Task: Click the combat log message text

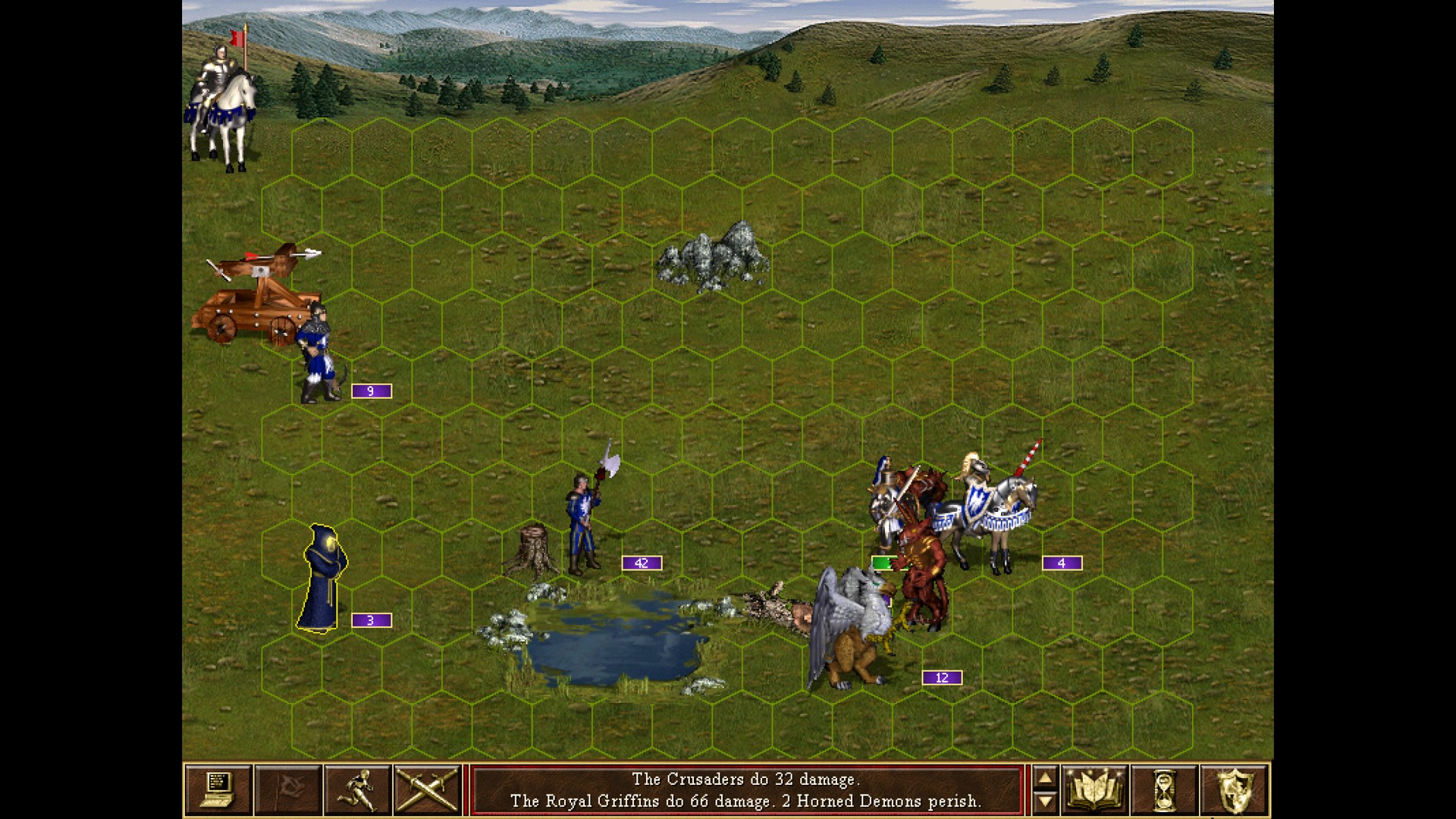Action: click(747, 789)
